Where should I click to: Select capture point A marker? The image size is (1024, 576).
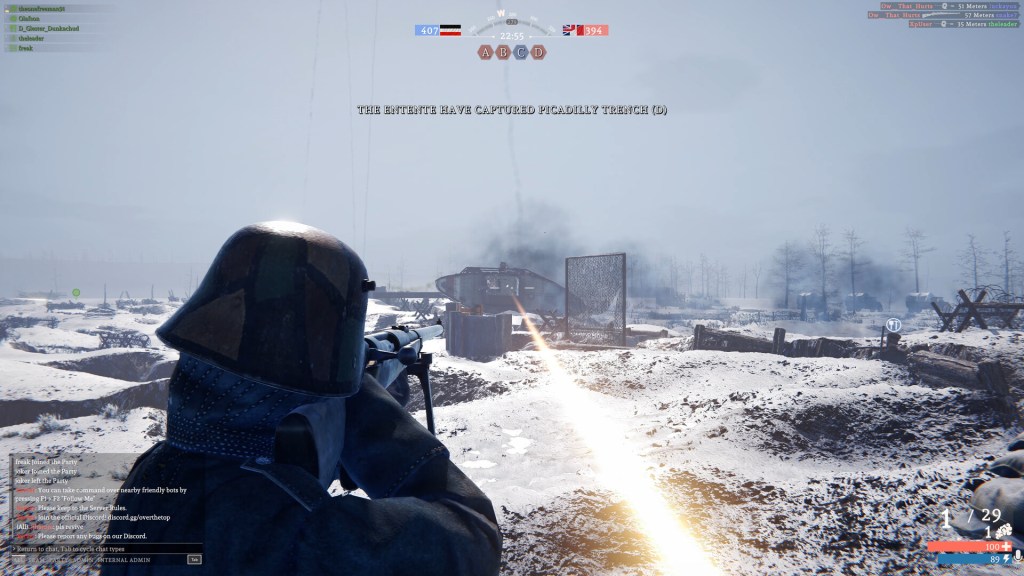pyautogui.click(x=486, y=52)
